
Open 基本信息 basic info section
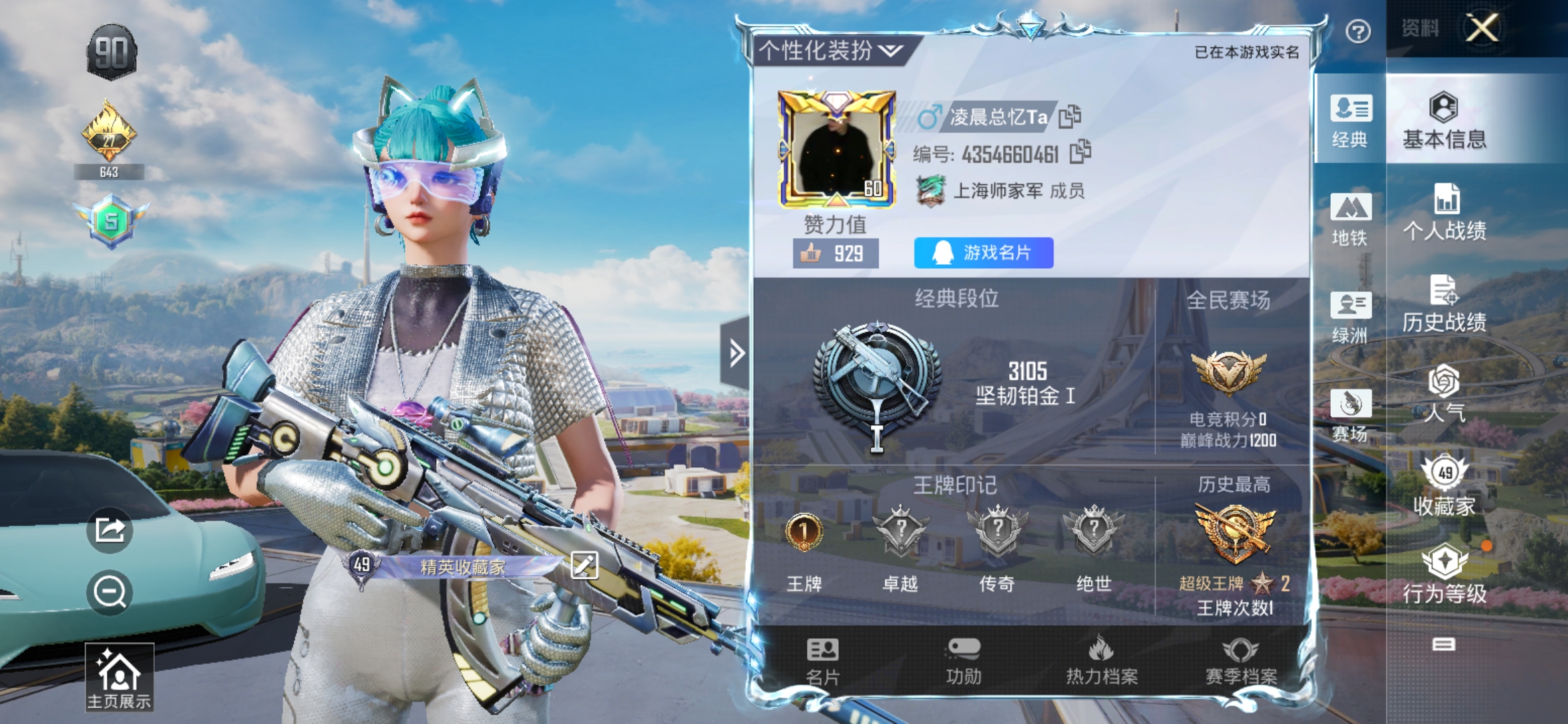tap(1444, 121)
